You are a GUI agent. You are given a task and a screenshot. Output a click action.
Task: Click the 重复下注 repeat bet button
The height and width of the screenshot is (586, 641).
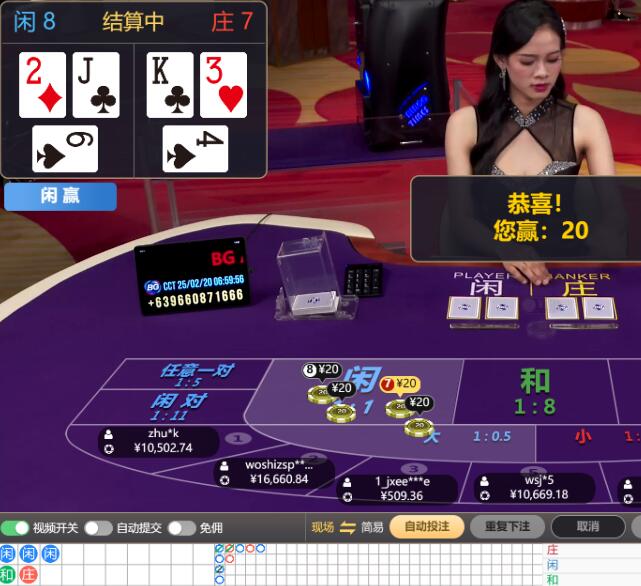(x=506, y=526)
